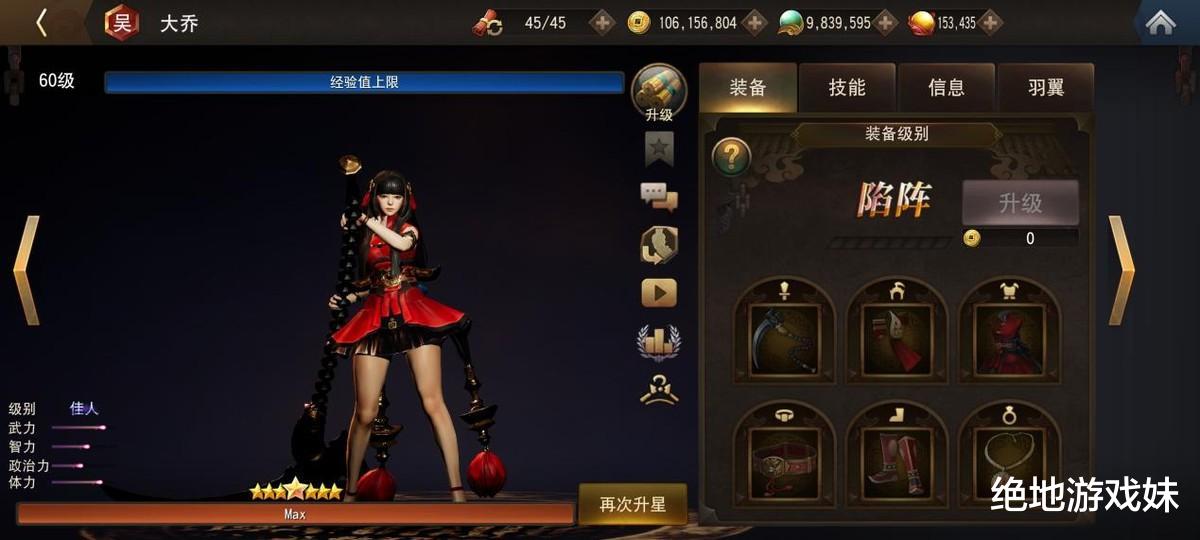Tap the 再次升星 button
Image resolution: width=1200 pixels, height=540 pixels.
(x=632, y=504)
